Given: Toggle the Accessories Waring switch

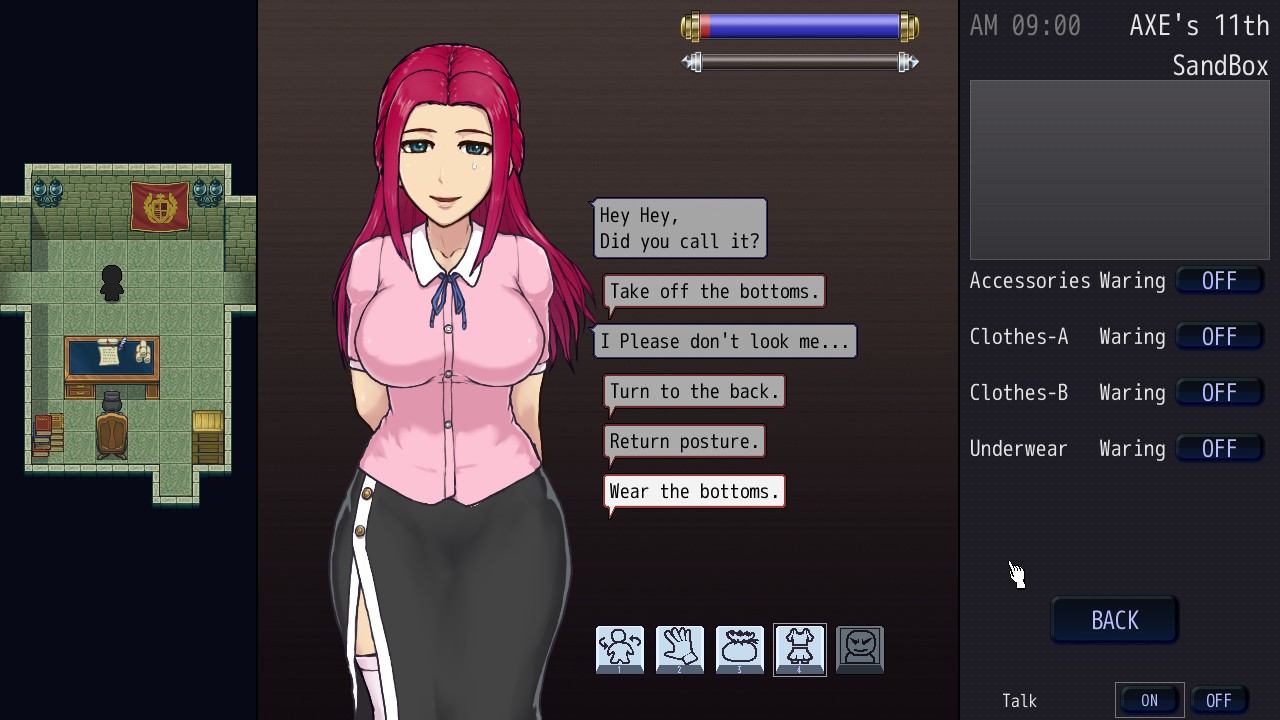Looking at the screenshot, I should point(1218,281).
